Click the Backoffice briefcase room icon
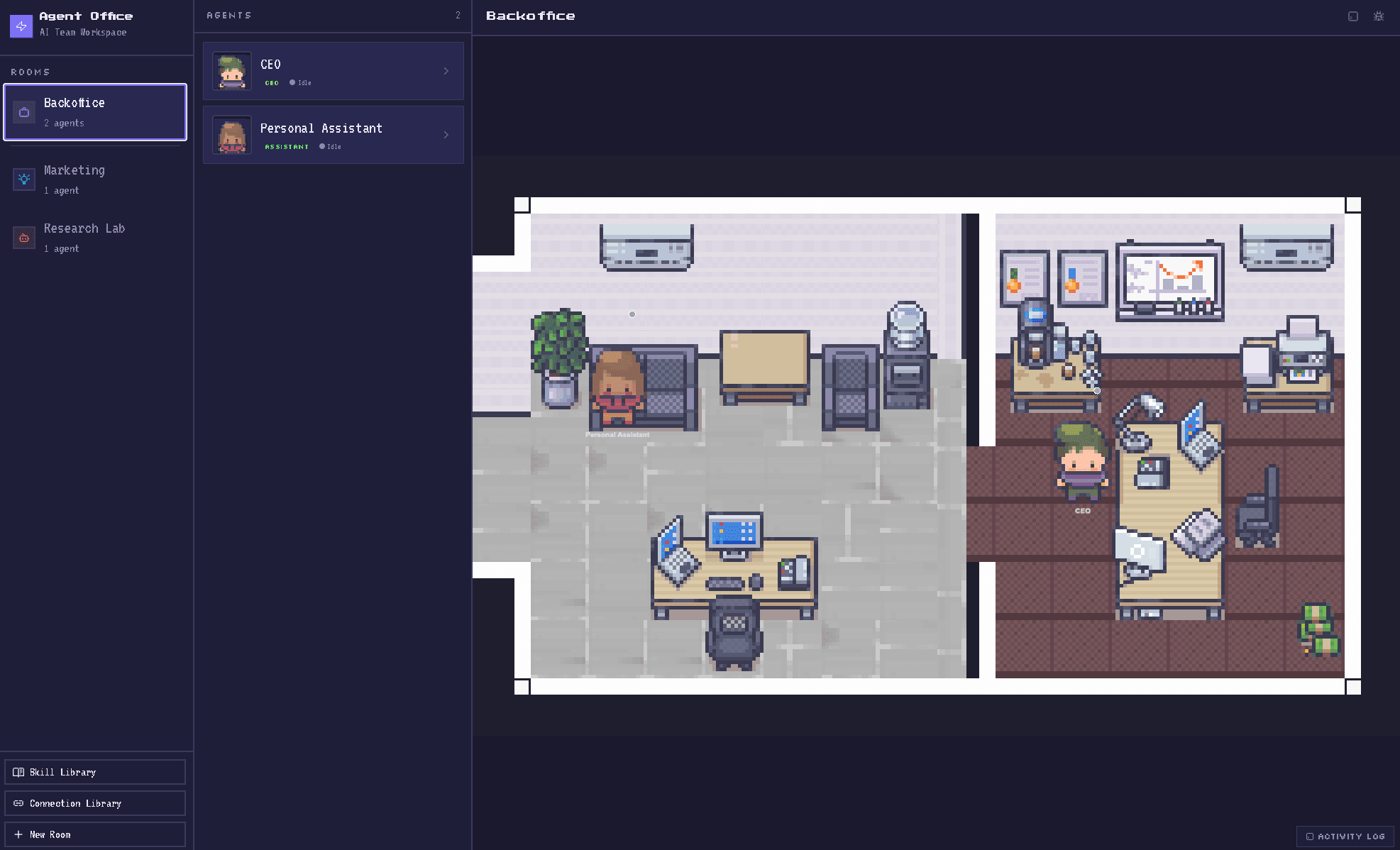Screen dimensions: 1400x850 [x=24, y=111]
